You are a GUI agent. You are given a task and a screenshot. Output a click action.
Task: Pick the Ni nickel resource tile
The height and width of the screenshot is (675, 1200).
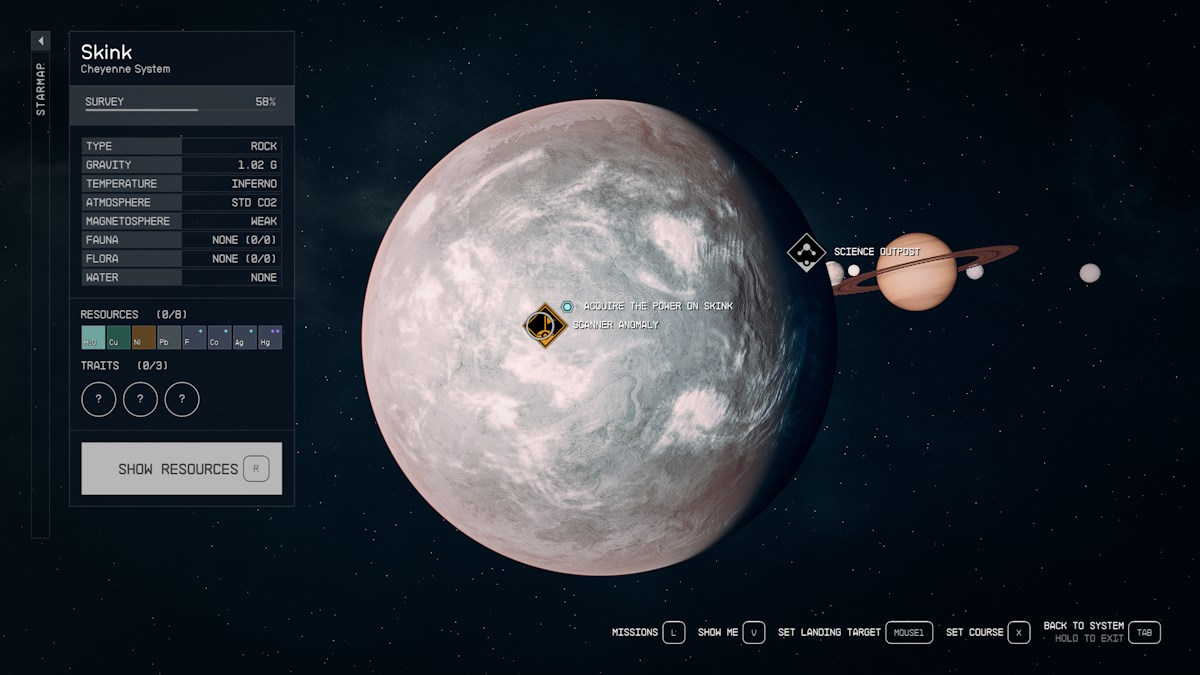click(x=143, y=338)
